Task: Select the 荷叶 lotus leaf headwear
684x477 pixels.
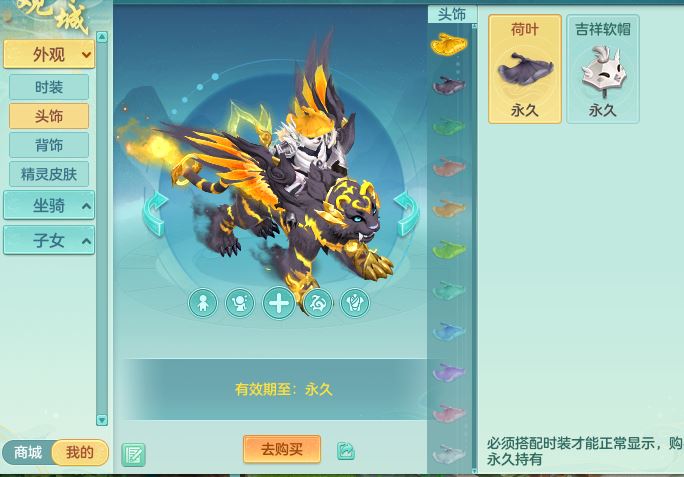Action: click(525, 68)
